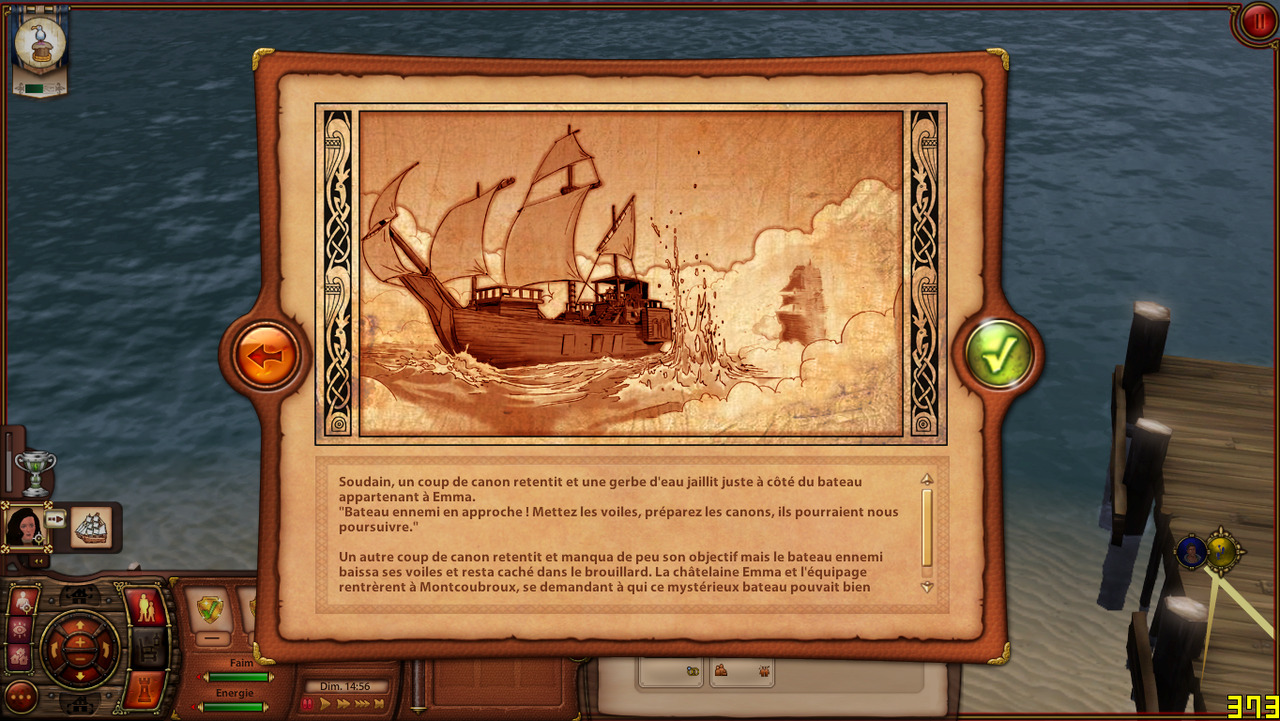Click the sailing ship icon beside the portrait
This screenshot has height=721, width=1280.
[x=91, y=527]
